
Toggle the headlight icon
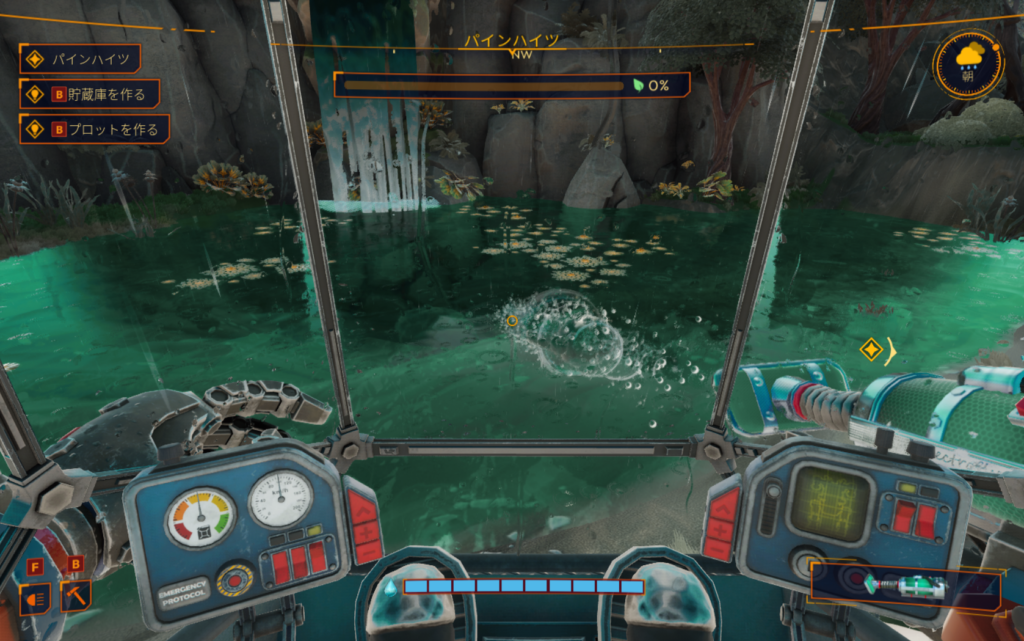click(x=33, y=597)
